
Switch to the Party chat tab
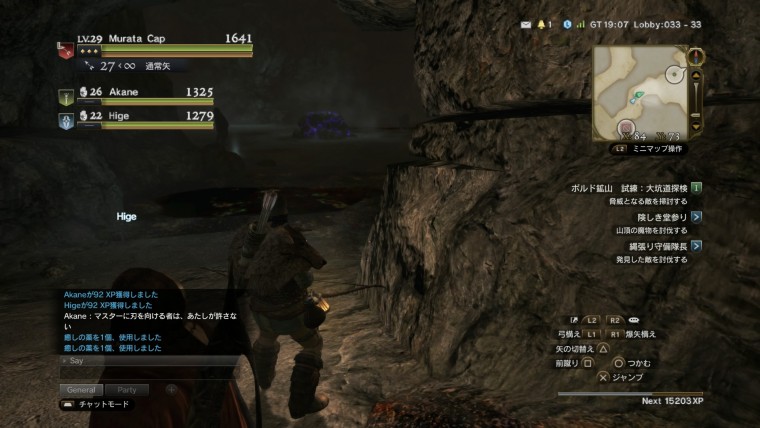pos(126,390)
